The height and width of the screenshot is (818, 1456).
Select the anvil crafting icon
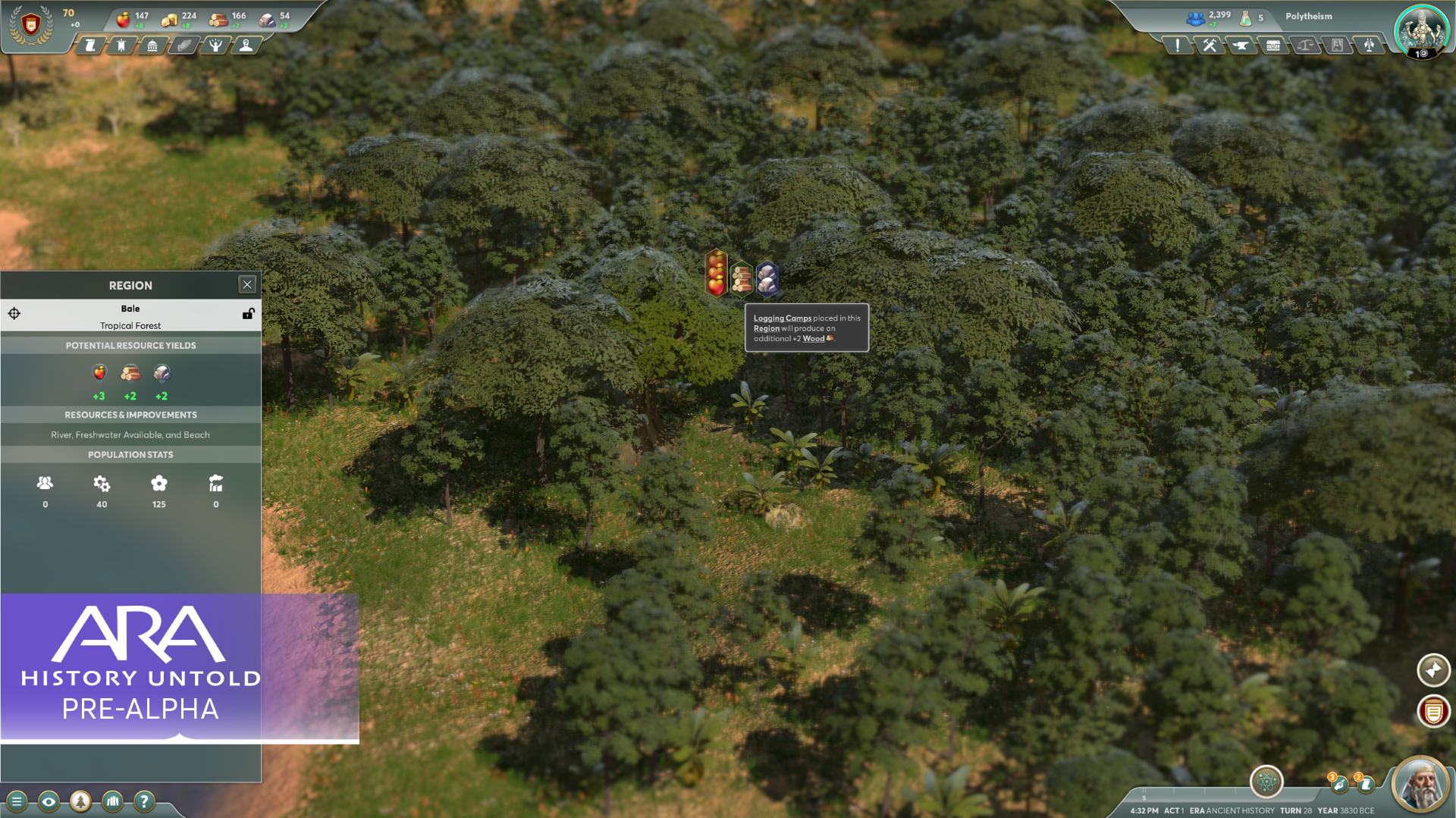click(1241, 45)
